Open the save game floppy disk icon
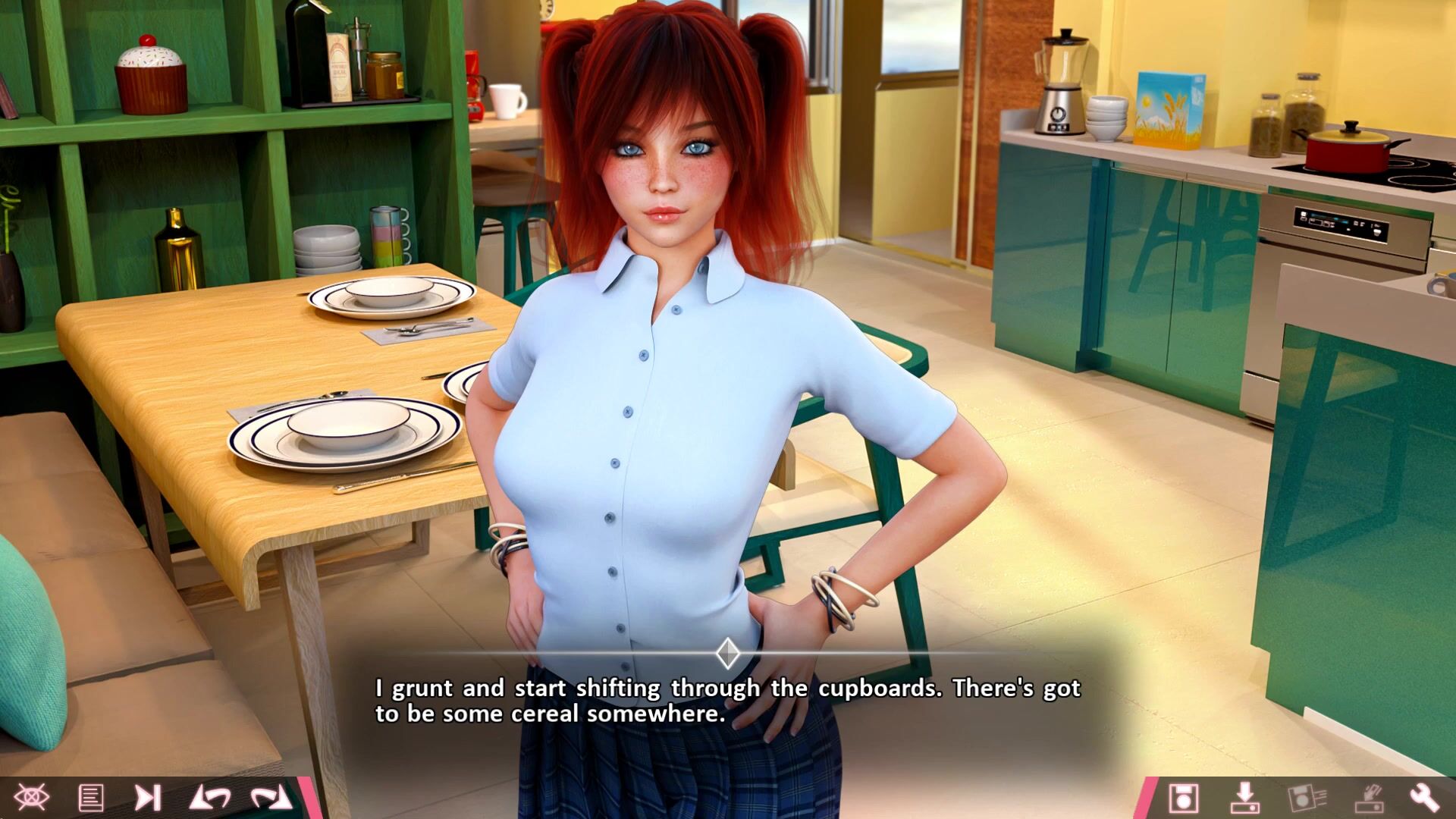 pyautogui.click(x=1183, y=798)
